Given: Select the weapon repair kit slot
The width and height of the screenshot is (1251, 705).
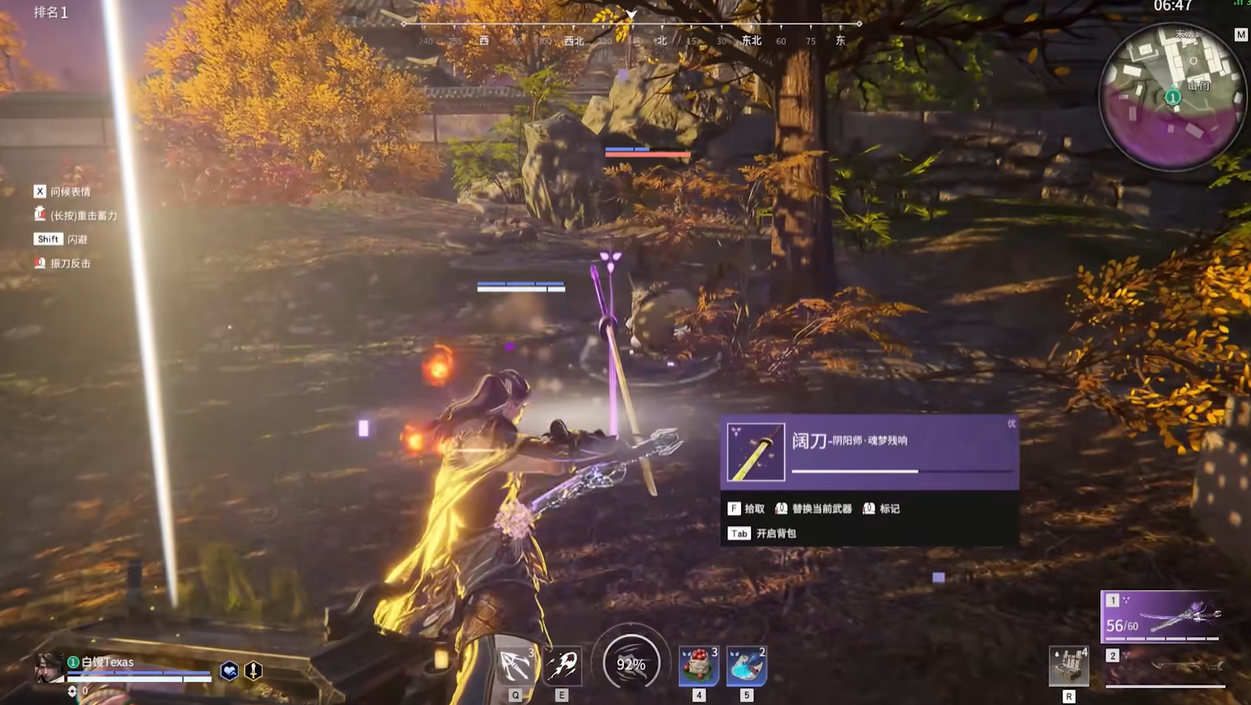Looking at the screenshot, I should click(x=1068, y=666).
